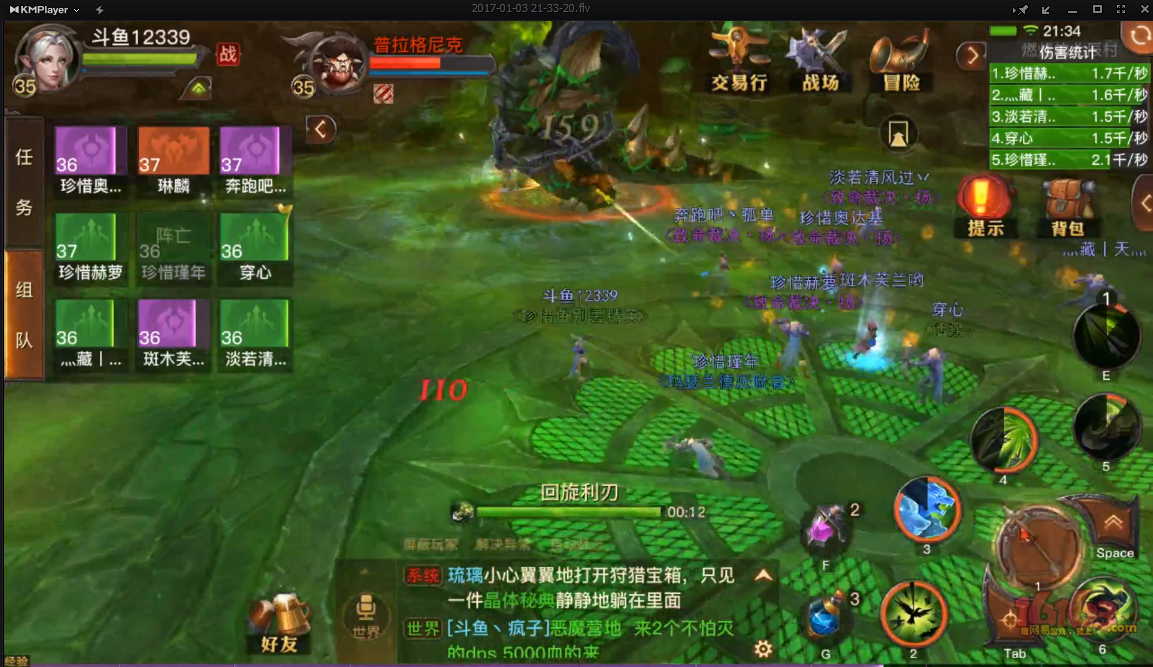Use the blue potion on slot G
Viewport: 1153px width, 667px height.
(x=827, y=619)
